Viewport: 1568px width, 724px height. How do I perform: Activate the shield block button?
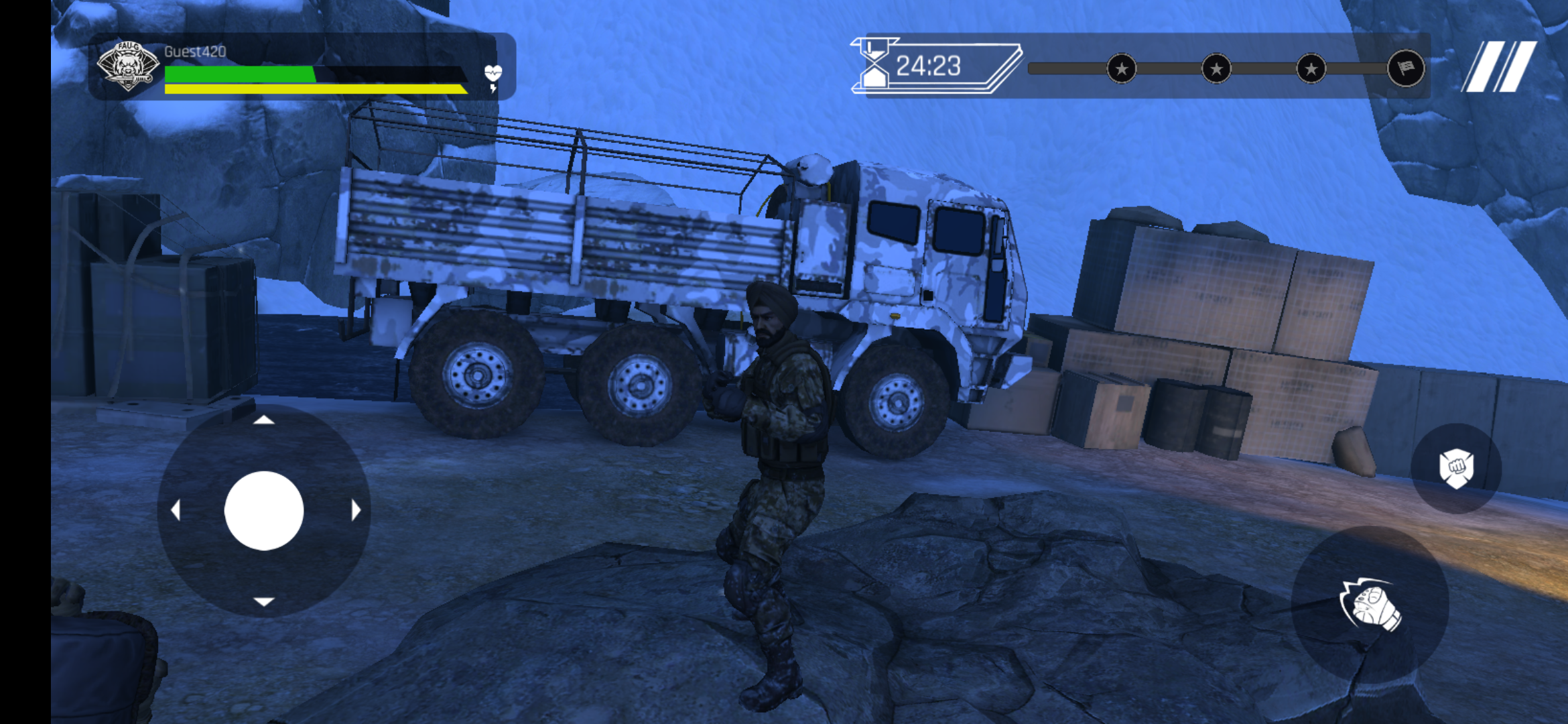click(1455, 468)
